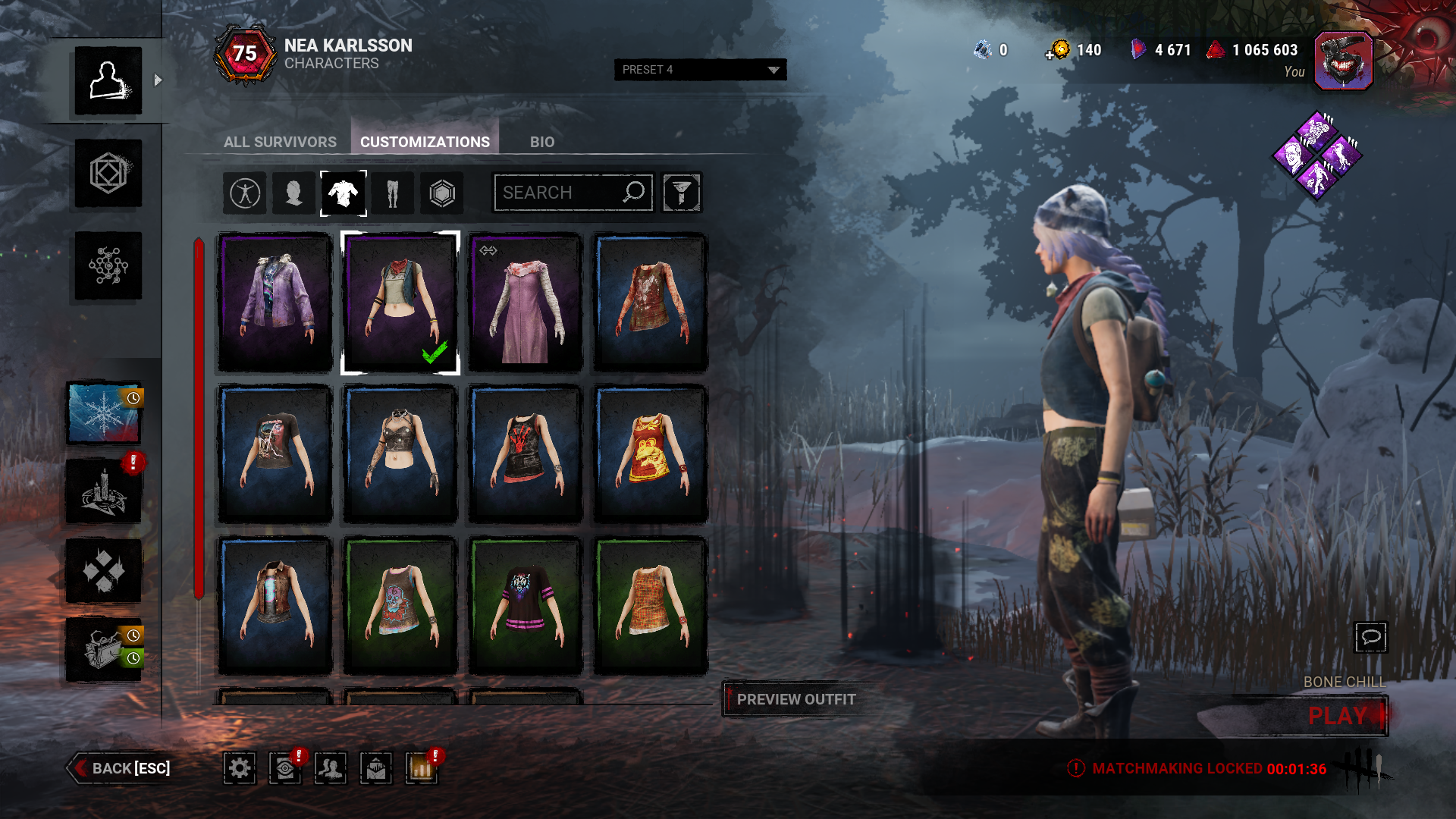
Task: Open the loadout menu icon
Action: tap(108, 174)
